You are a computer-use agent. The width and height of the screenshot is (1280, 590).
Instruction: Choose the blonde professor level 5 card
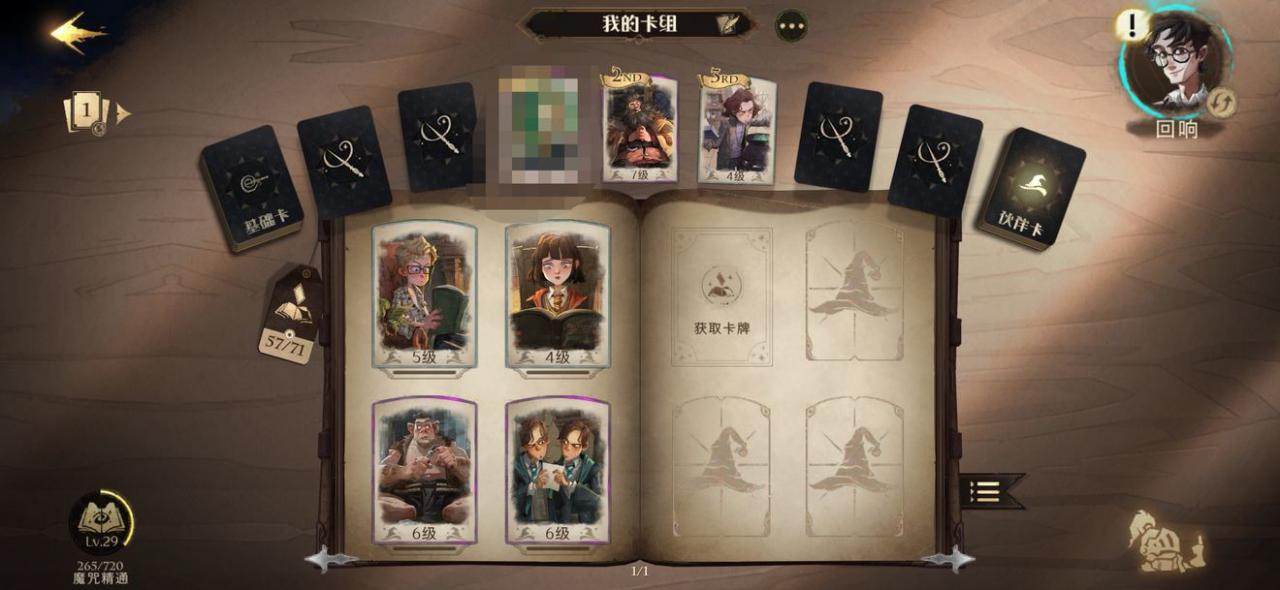pyautogui.click(x=424, y=296)
